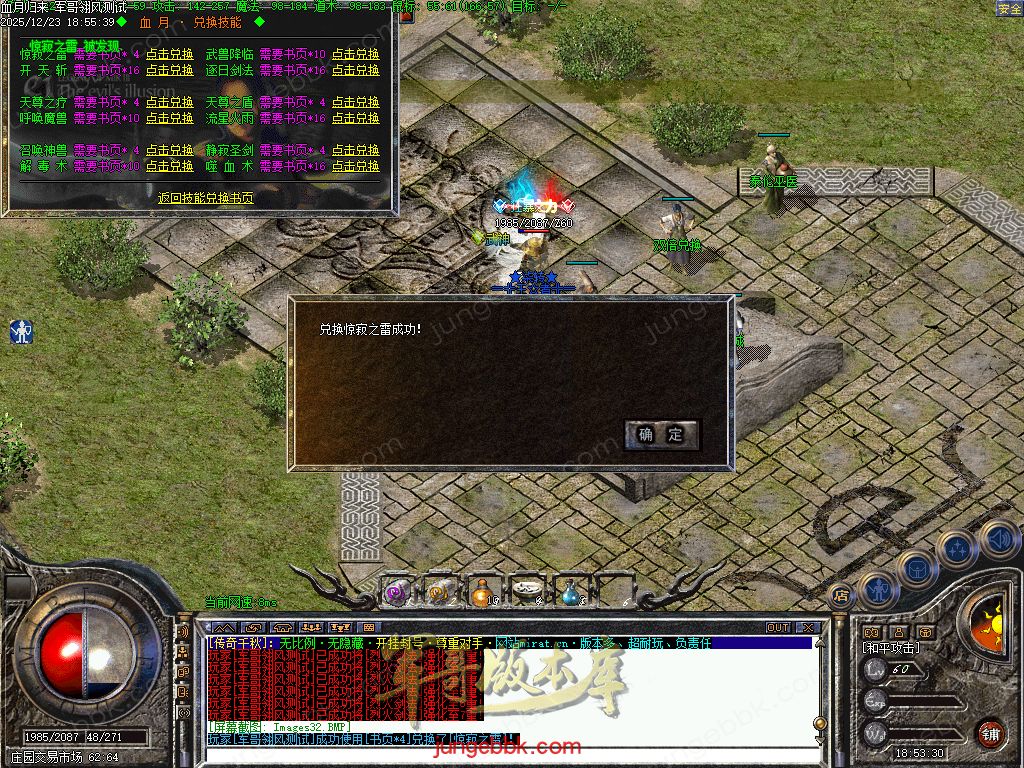Return via 返回技能兑换书页 link
The height and width of the screenshot is (768, 1024).
[205, 199]
